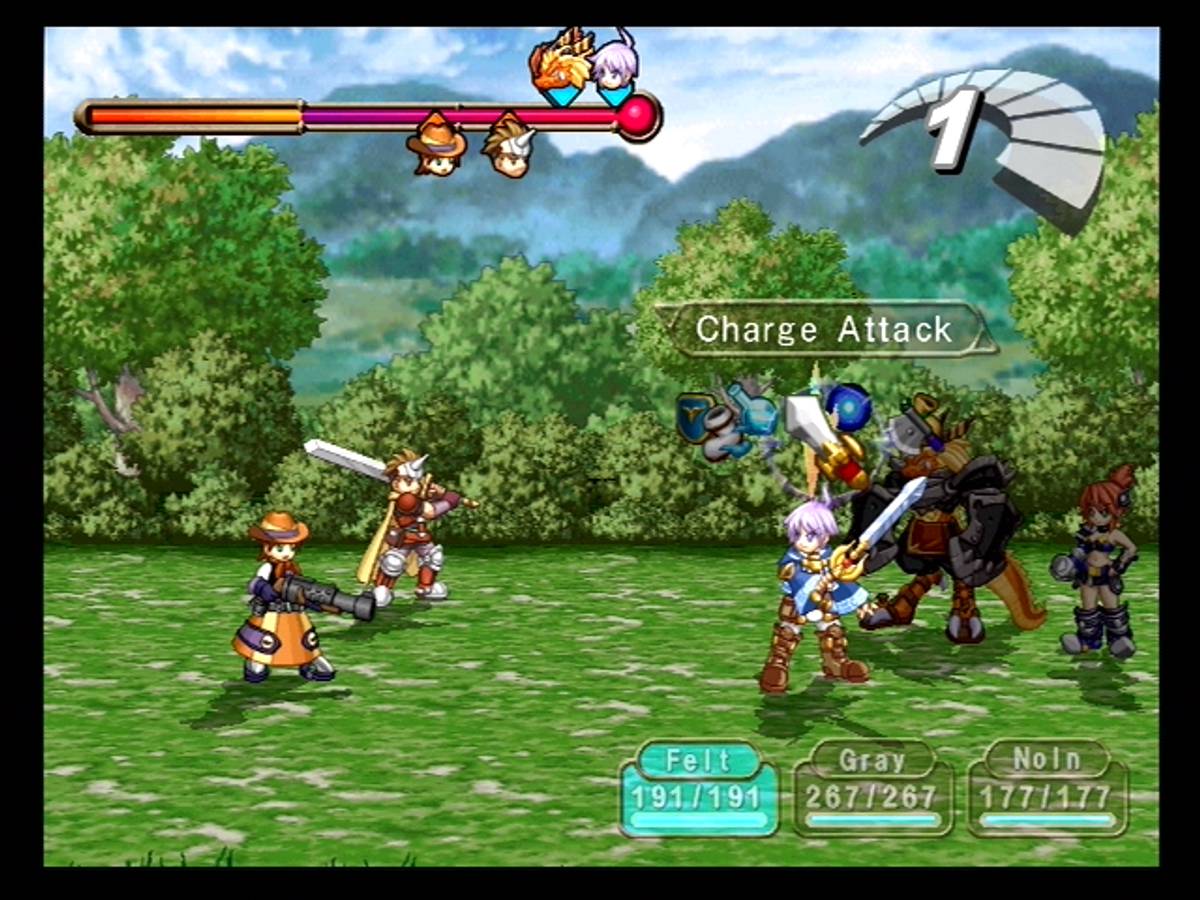Click the Charge Attack command label
This screenshot has height=900, width=1200.
click(825, 329)
